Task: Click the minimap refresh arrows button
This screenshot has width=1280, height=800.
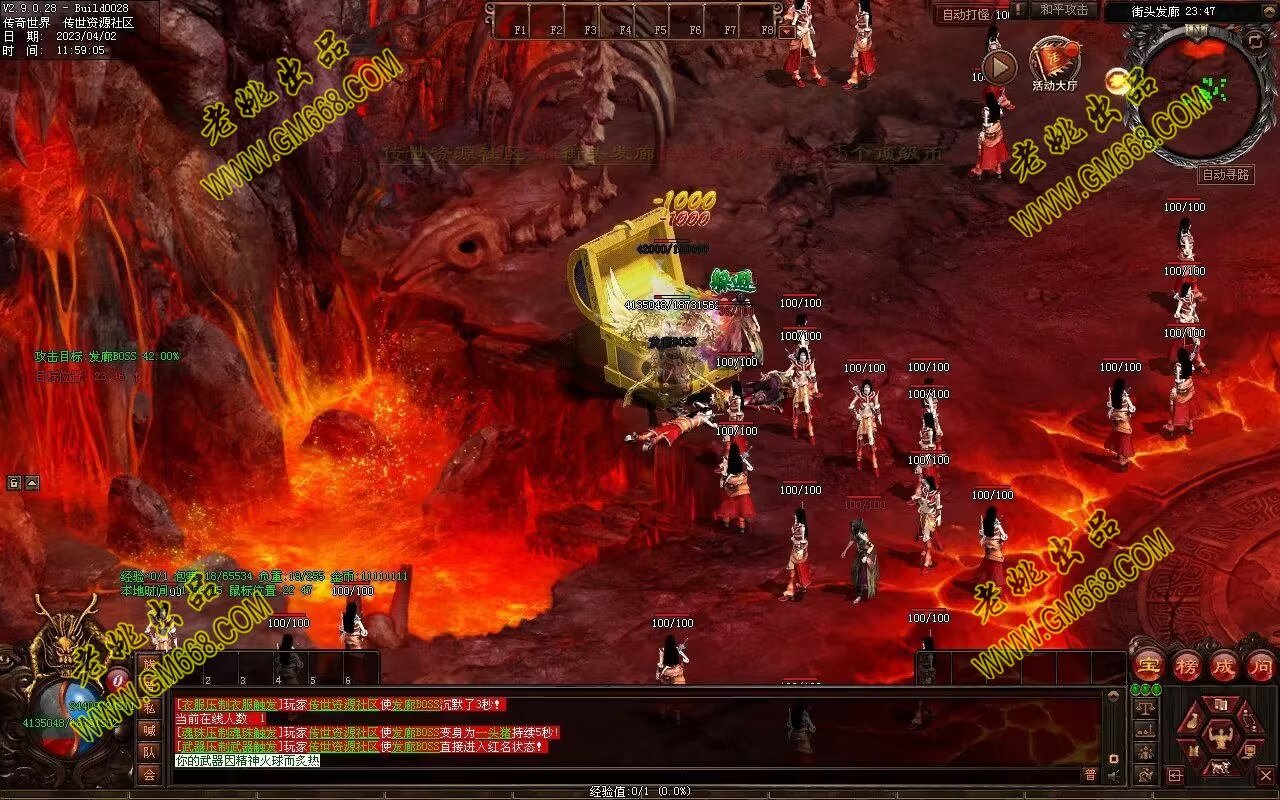Action: [1255, 41]
